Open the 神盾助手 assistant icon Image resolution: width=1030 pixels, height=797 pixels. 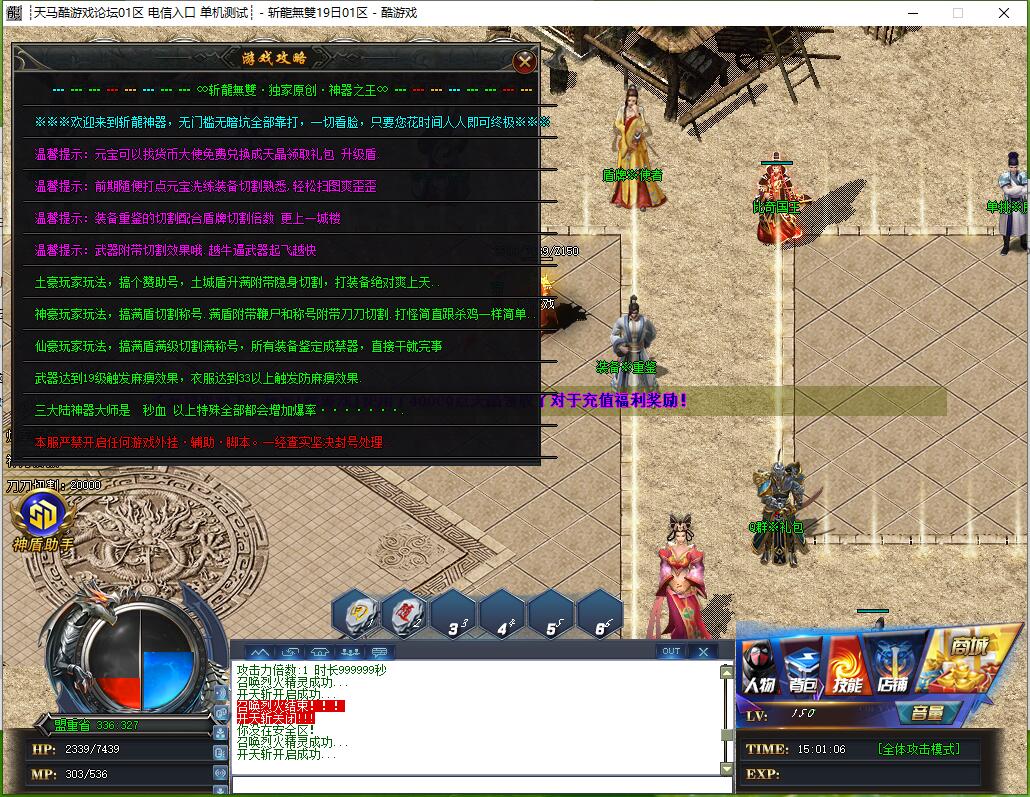tap(43, 518)
